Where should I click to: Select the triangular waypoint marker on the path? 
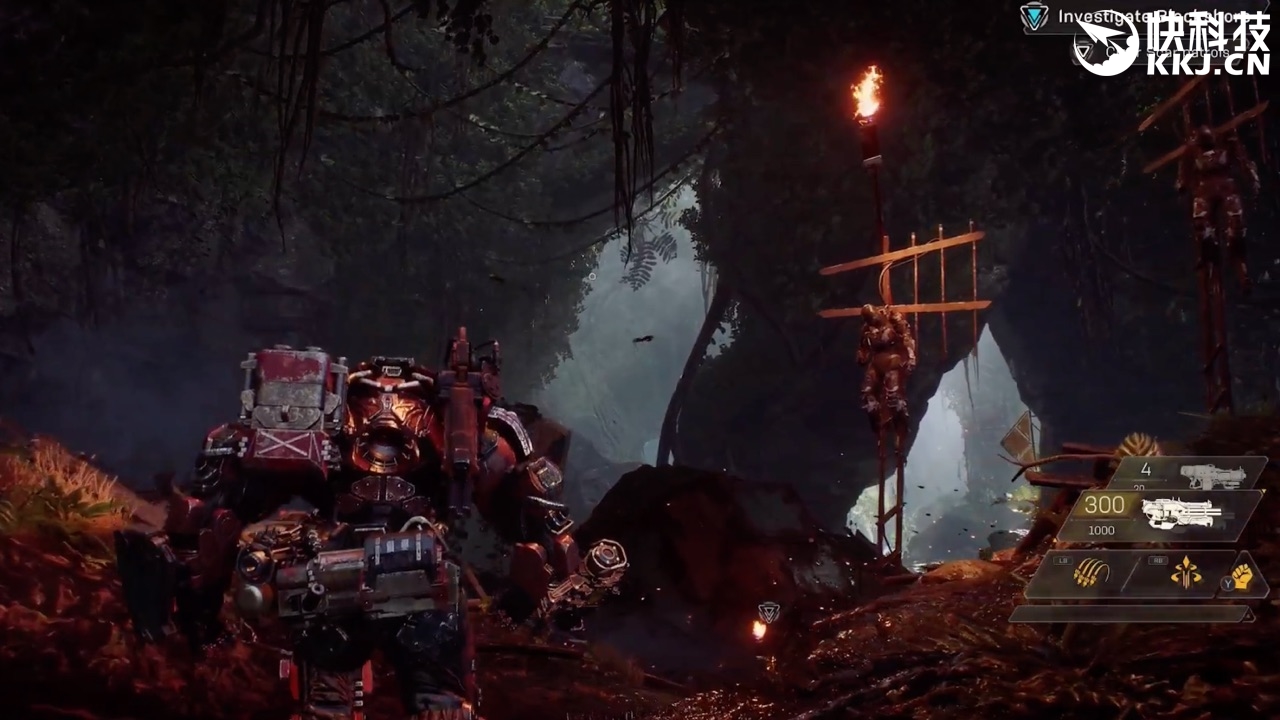(768, 612)
